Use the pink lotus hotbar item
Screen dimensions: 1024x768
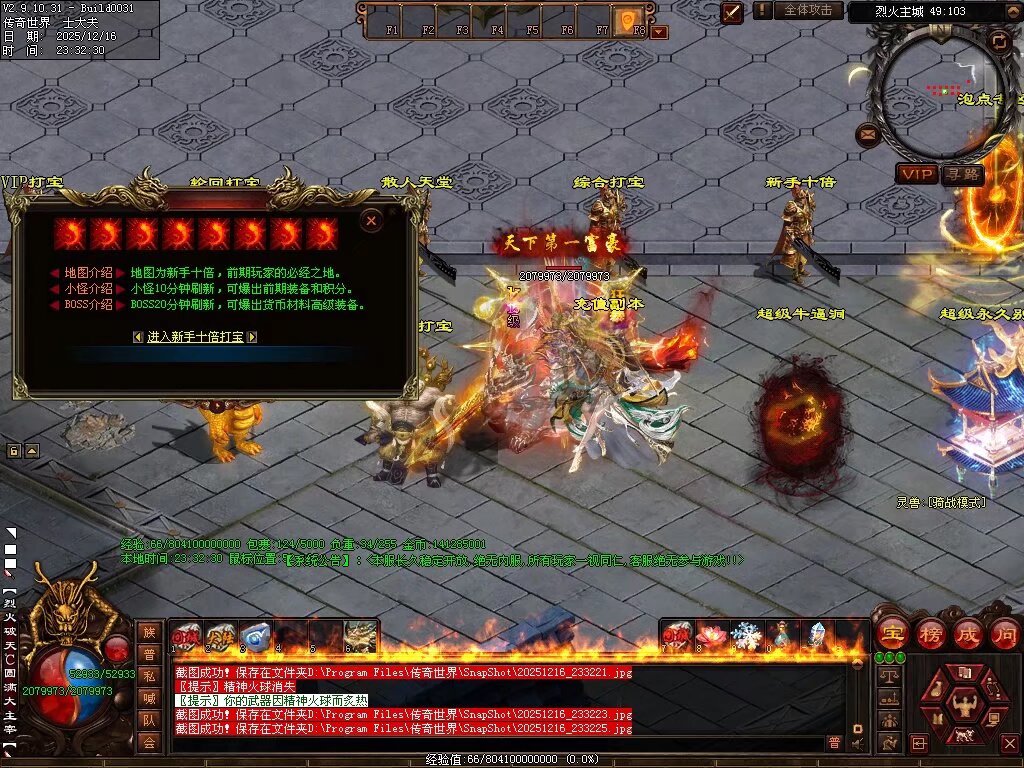tap(709, 635)
